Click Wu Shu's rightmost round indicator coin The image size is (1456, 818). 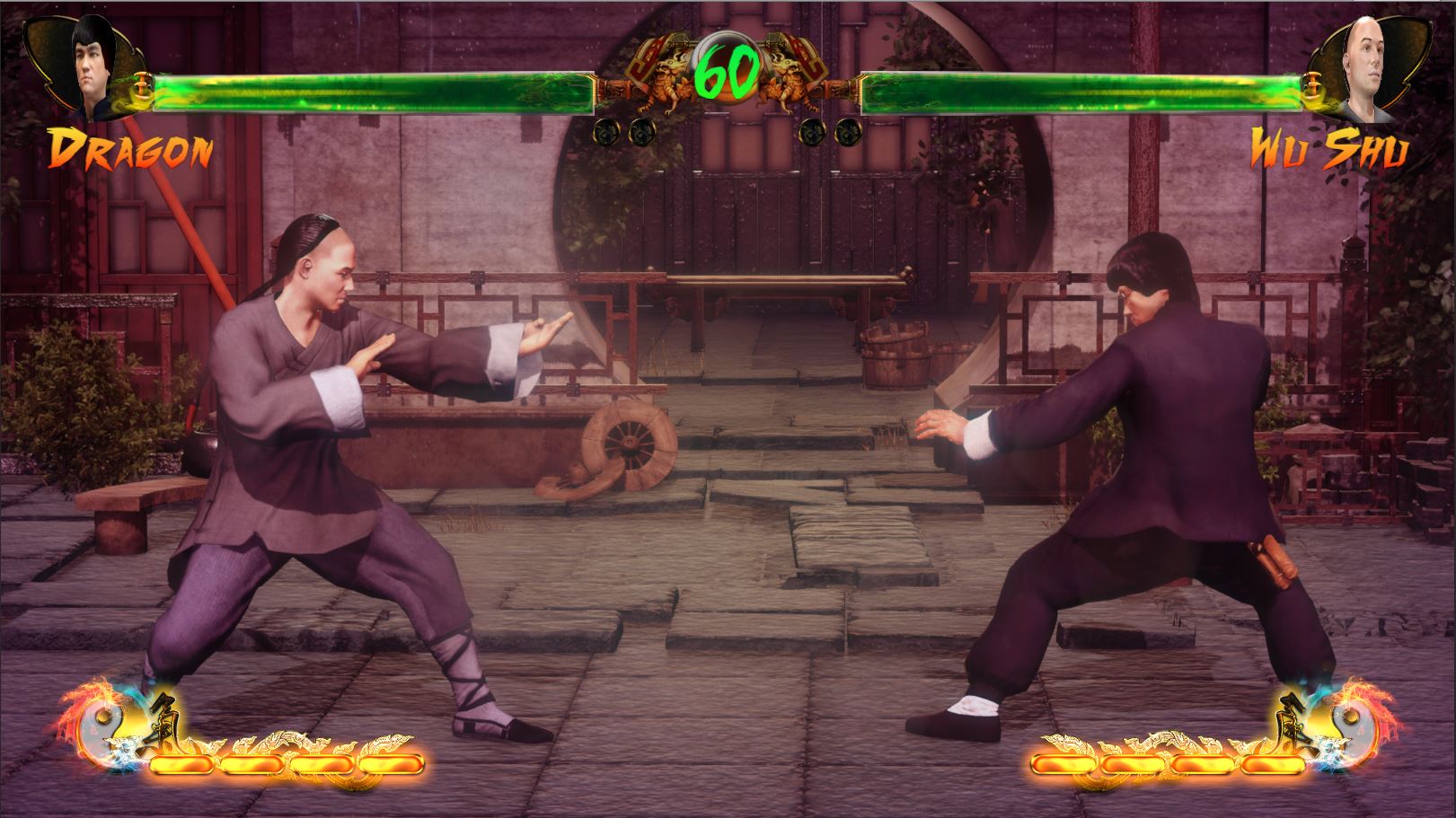coord(849,133)
